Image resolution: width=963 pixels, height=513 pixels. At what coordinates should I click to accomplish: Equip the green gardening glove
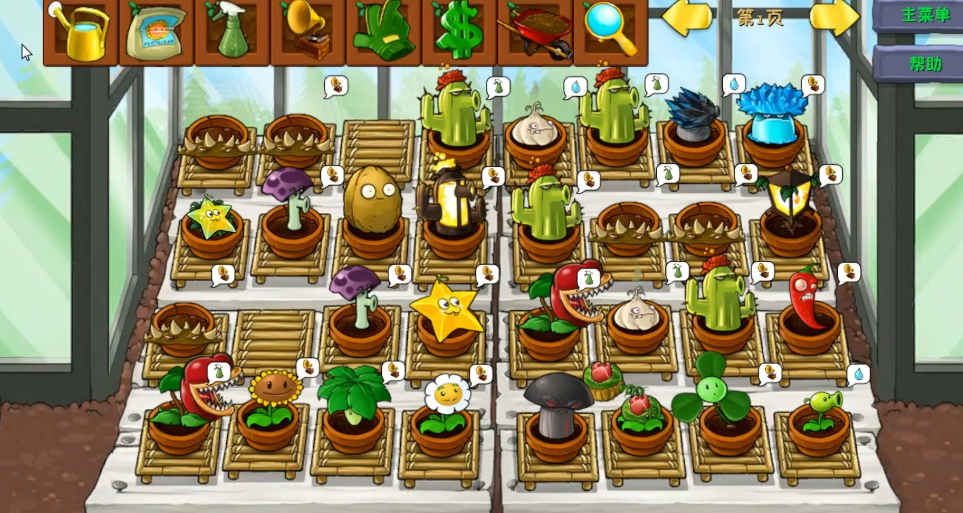[x=384, y=31]
